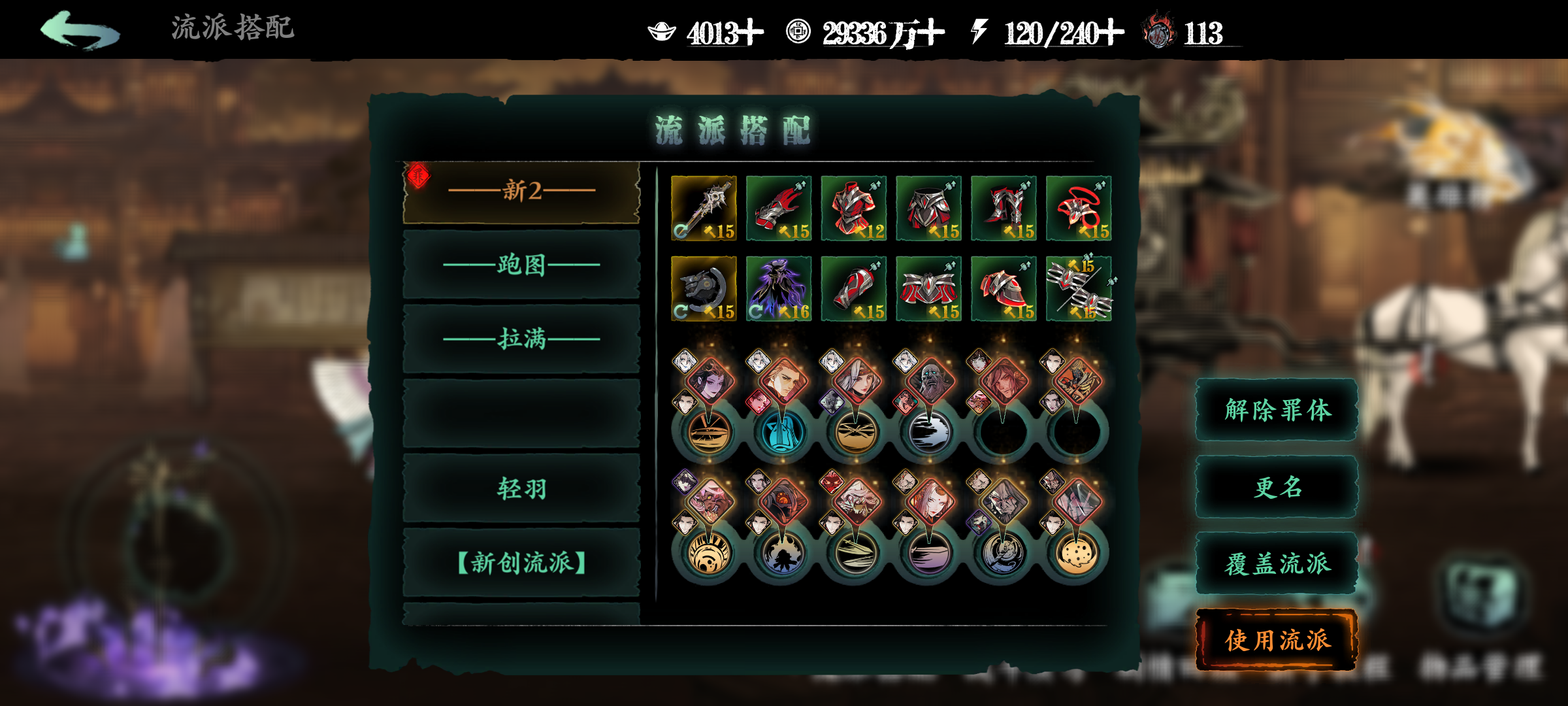Select the 新2 build preset
Viewport: 1568px width, 706px height.
pyautogui.click(x=521, y=192)
